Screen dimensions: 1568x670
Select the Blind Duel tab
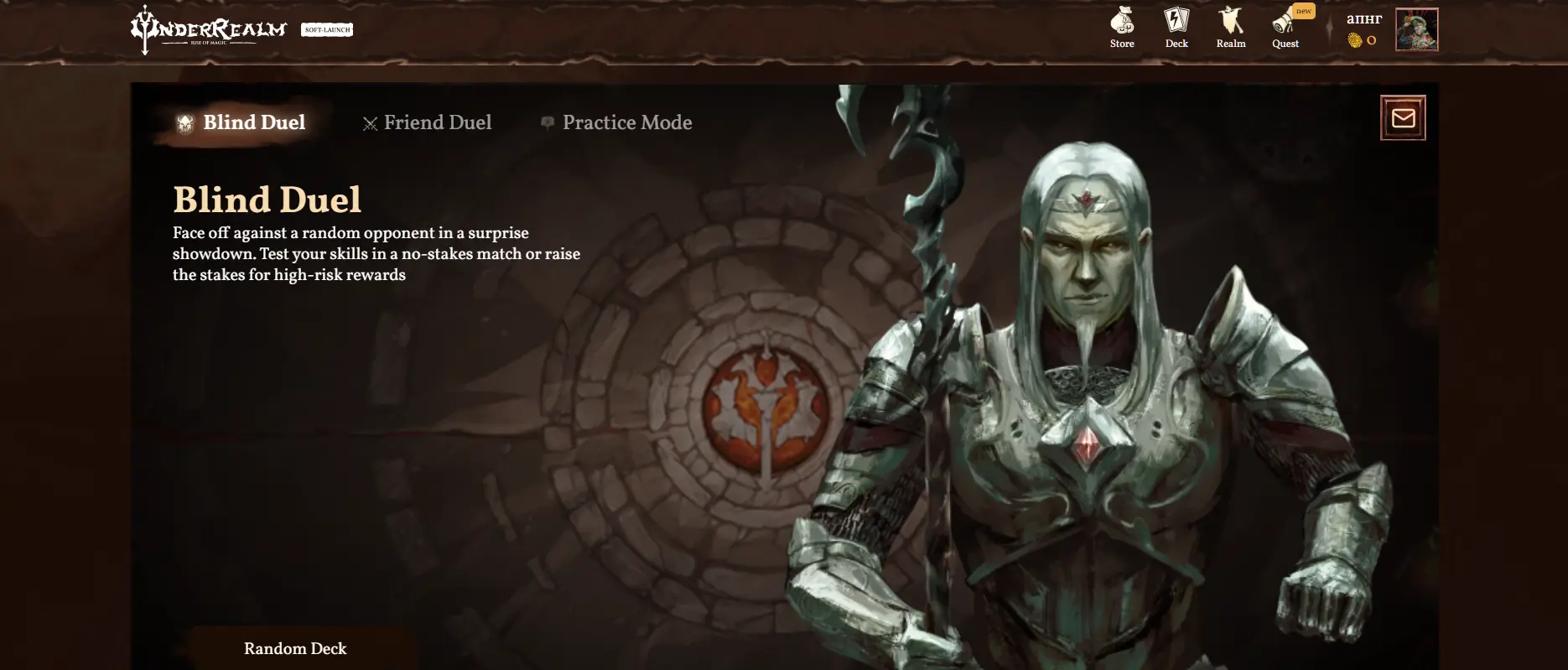(241, 123)
